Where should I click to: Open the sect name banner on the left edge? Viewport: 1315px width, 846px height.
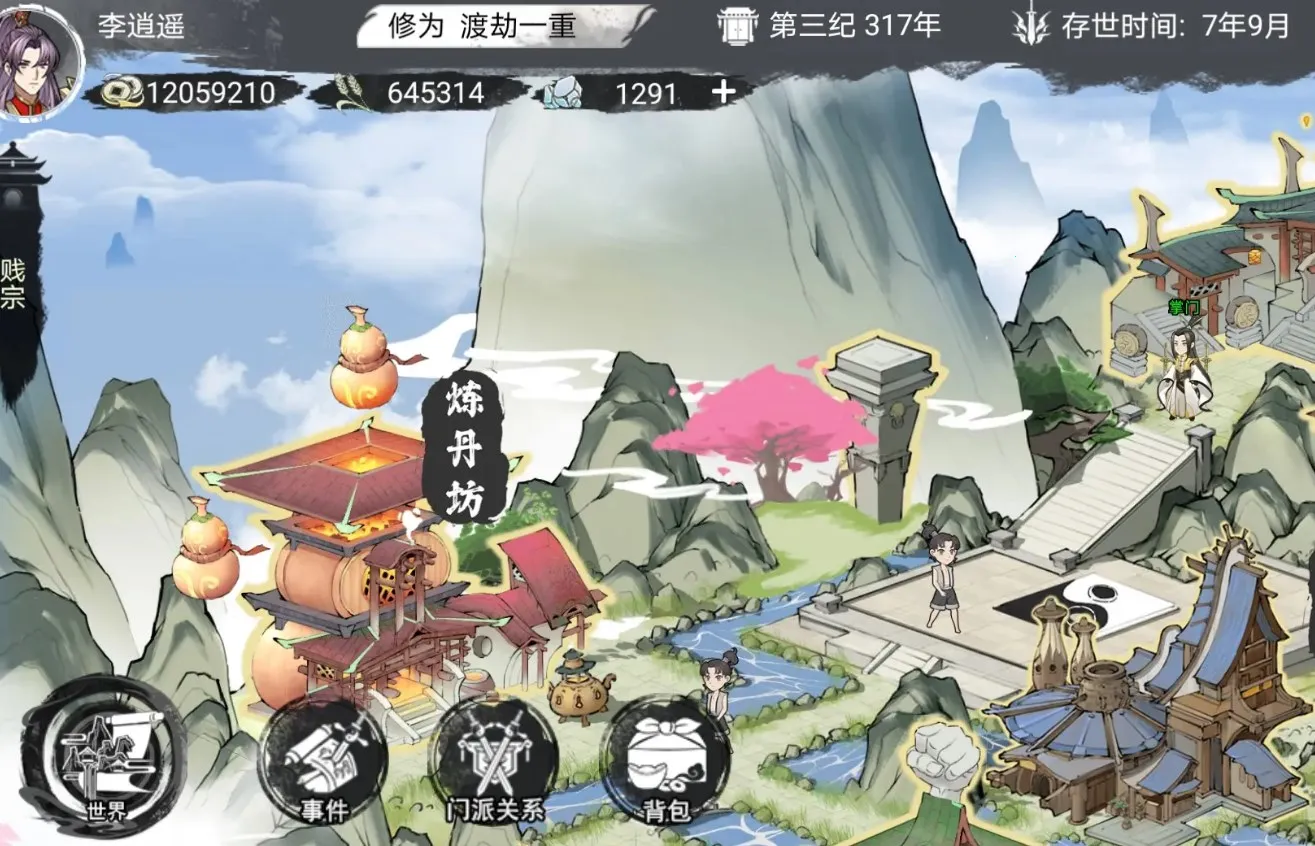(14, 280)
